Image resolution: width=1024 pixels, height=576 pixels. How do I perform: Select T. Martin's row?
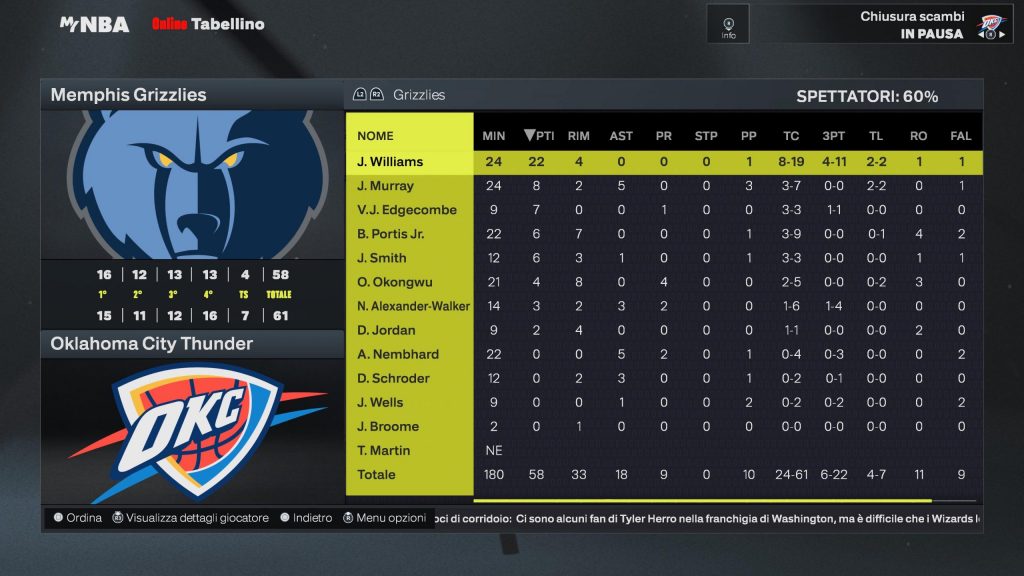tap(383, 450)
